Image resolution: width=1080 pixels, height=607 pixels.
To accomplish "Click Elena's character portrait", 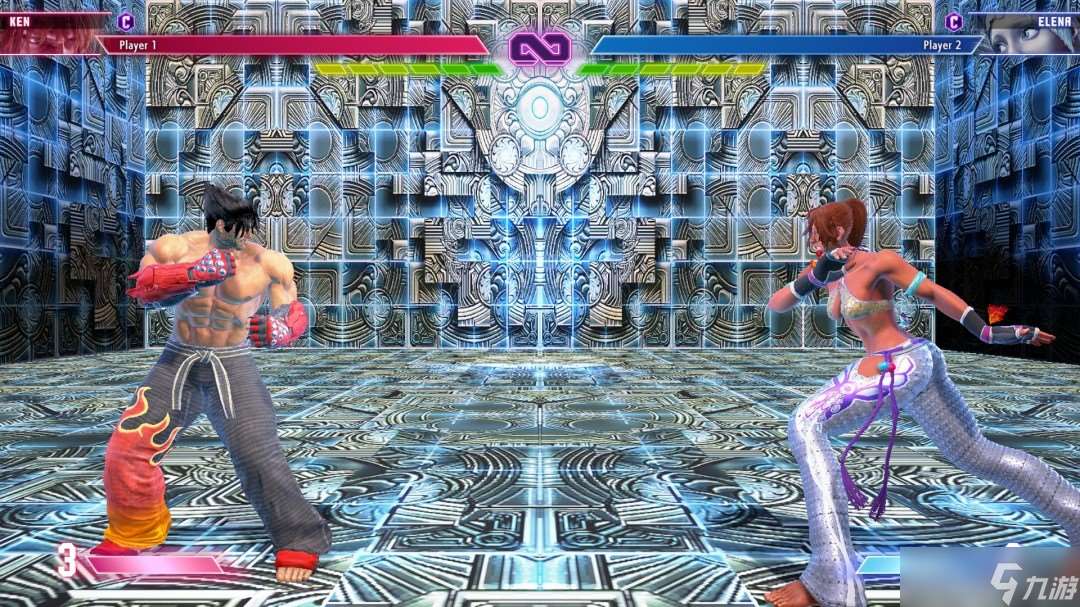I will tap(1030, 34).
